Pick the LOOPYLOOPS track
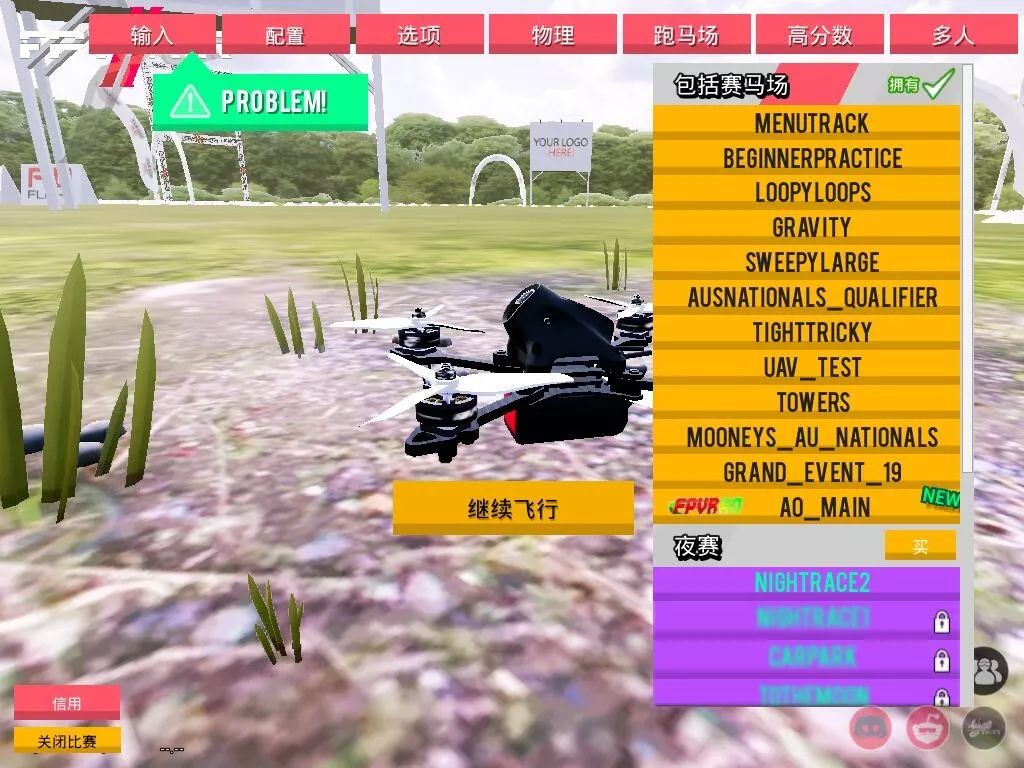This screenshot has width=1024, height=768. click(x=811, y=193)
